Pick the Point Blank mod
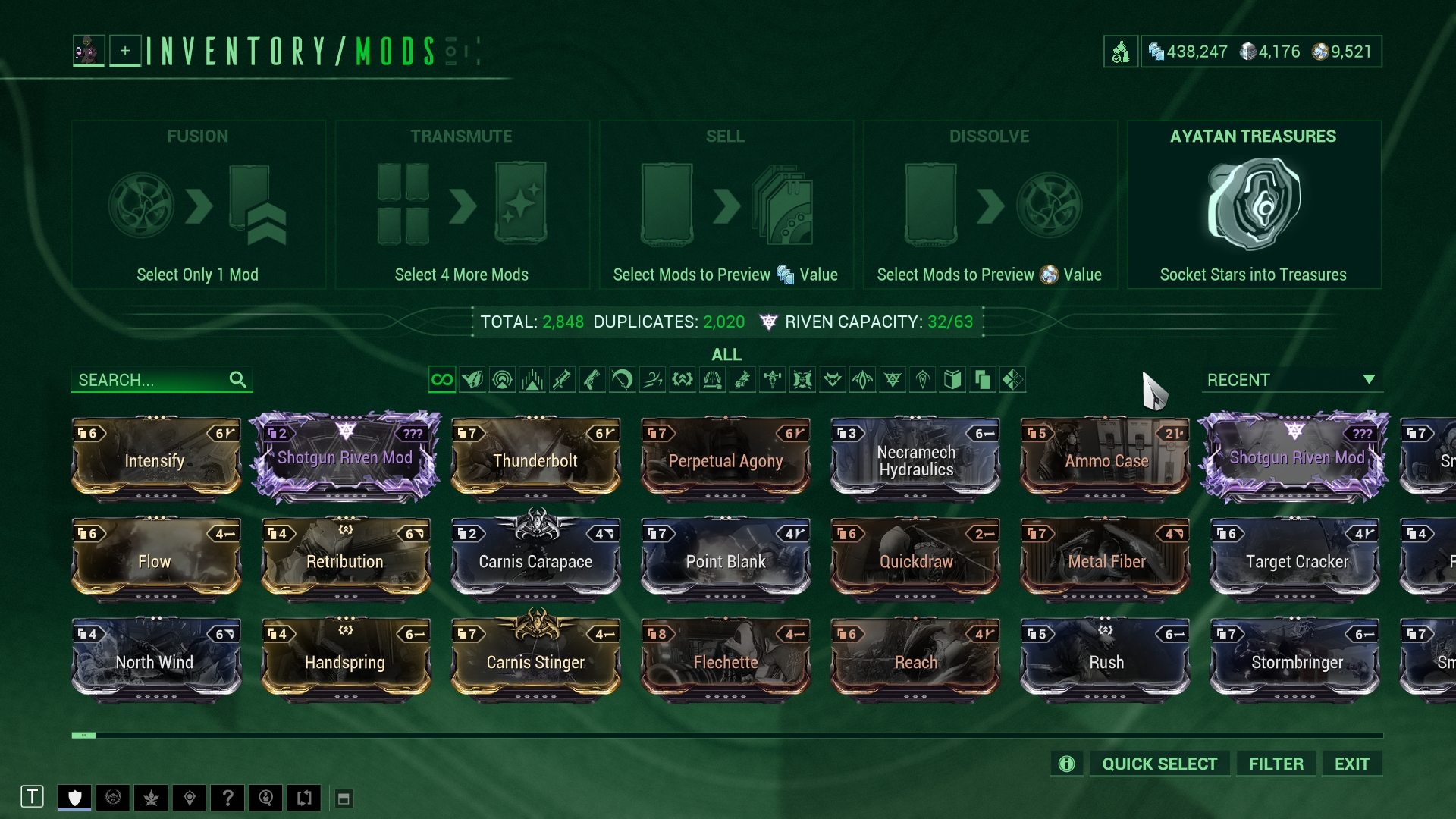 pyautogui.click(x=725, y=560)
